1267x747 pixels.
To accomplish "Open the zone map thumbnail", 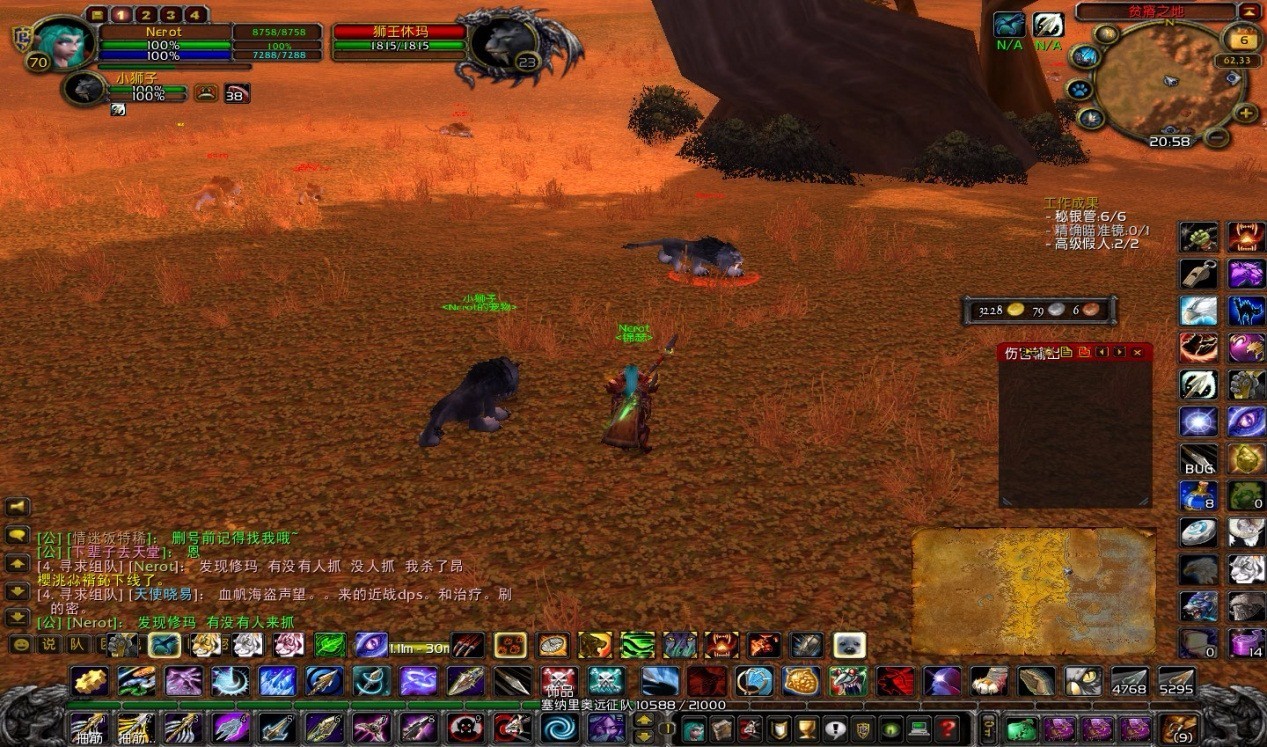I will click(1033, 590).
